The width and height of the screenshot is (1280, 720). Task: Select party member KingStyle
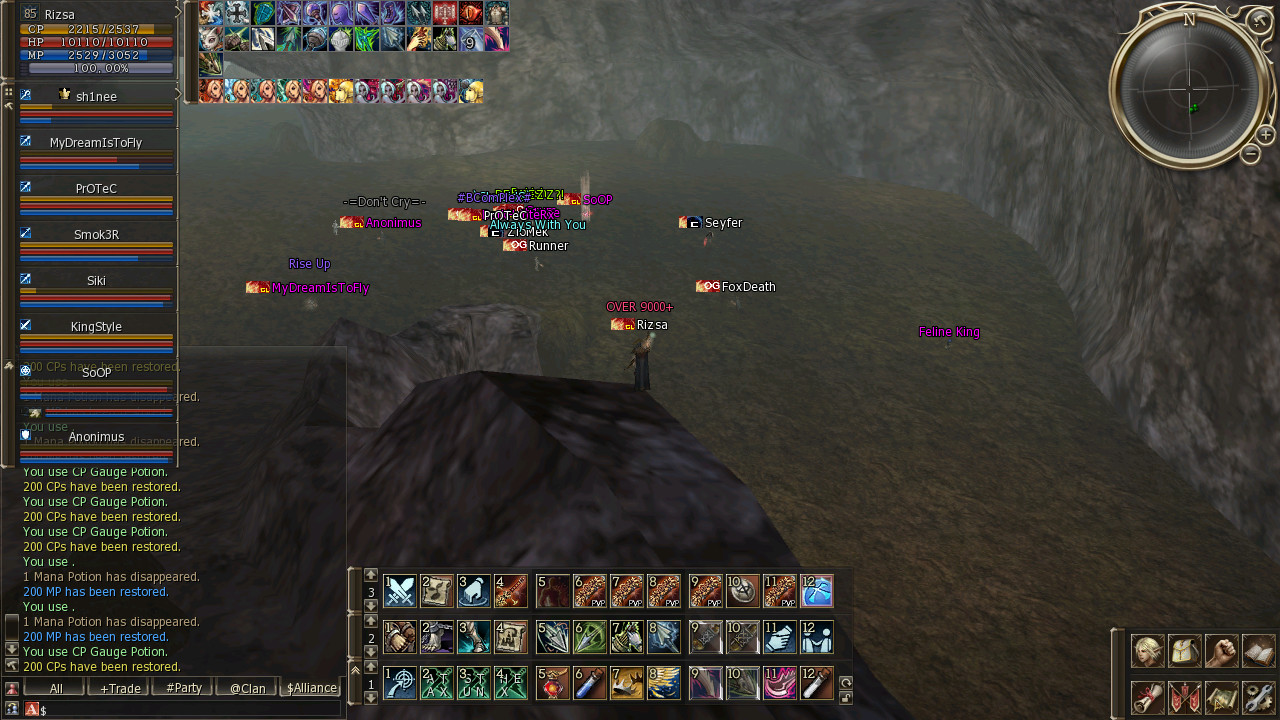pyautogui.click(x=96, y=327)
